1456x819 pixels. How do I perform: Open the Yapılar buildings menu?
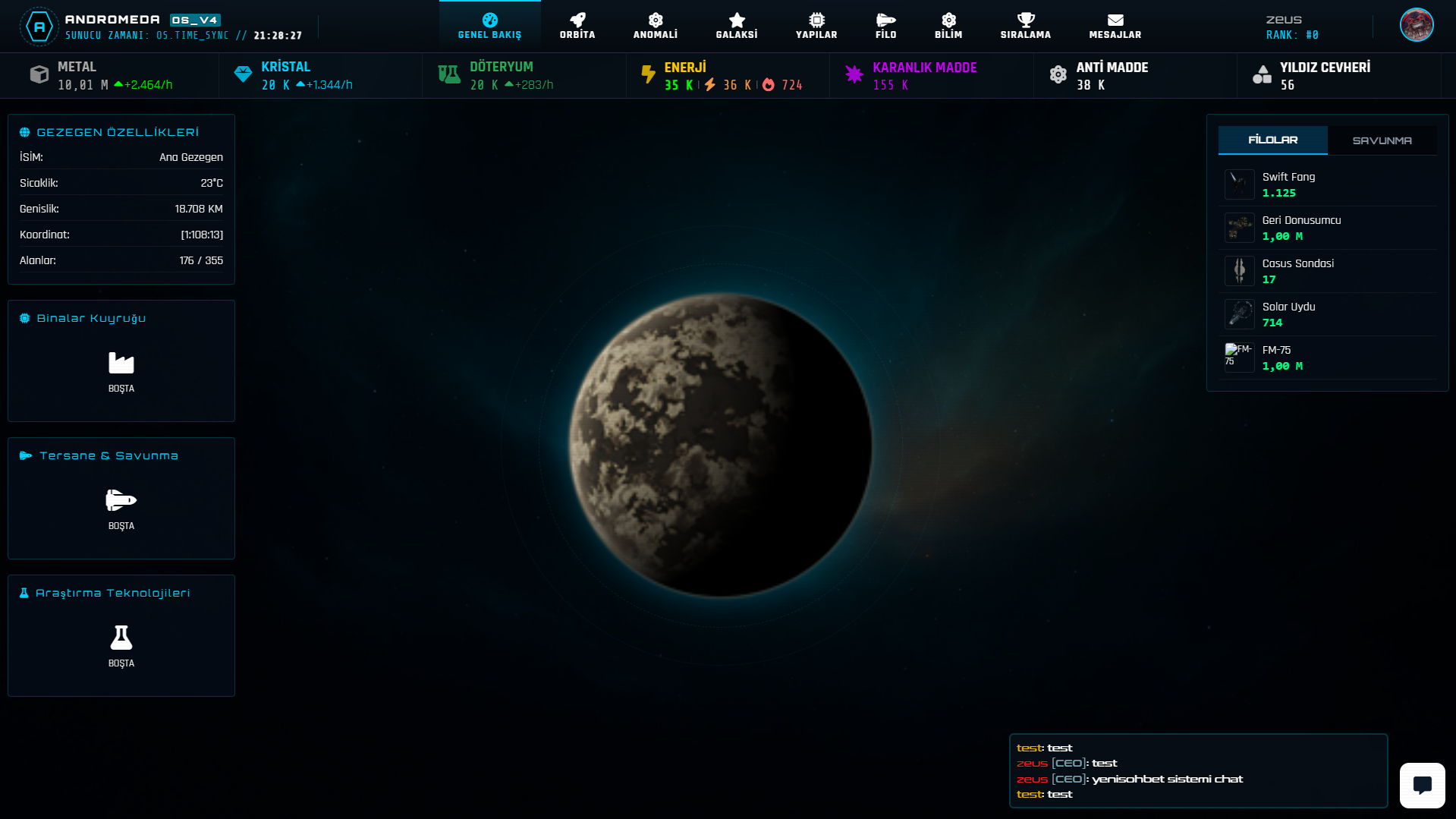(816, 26)
